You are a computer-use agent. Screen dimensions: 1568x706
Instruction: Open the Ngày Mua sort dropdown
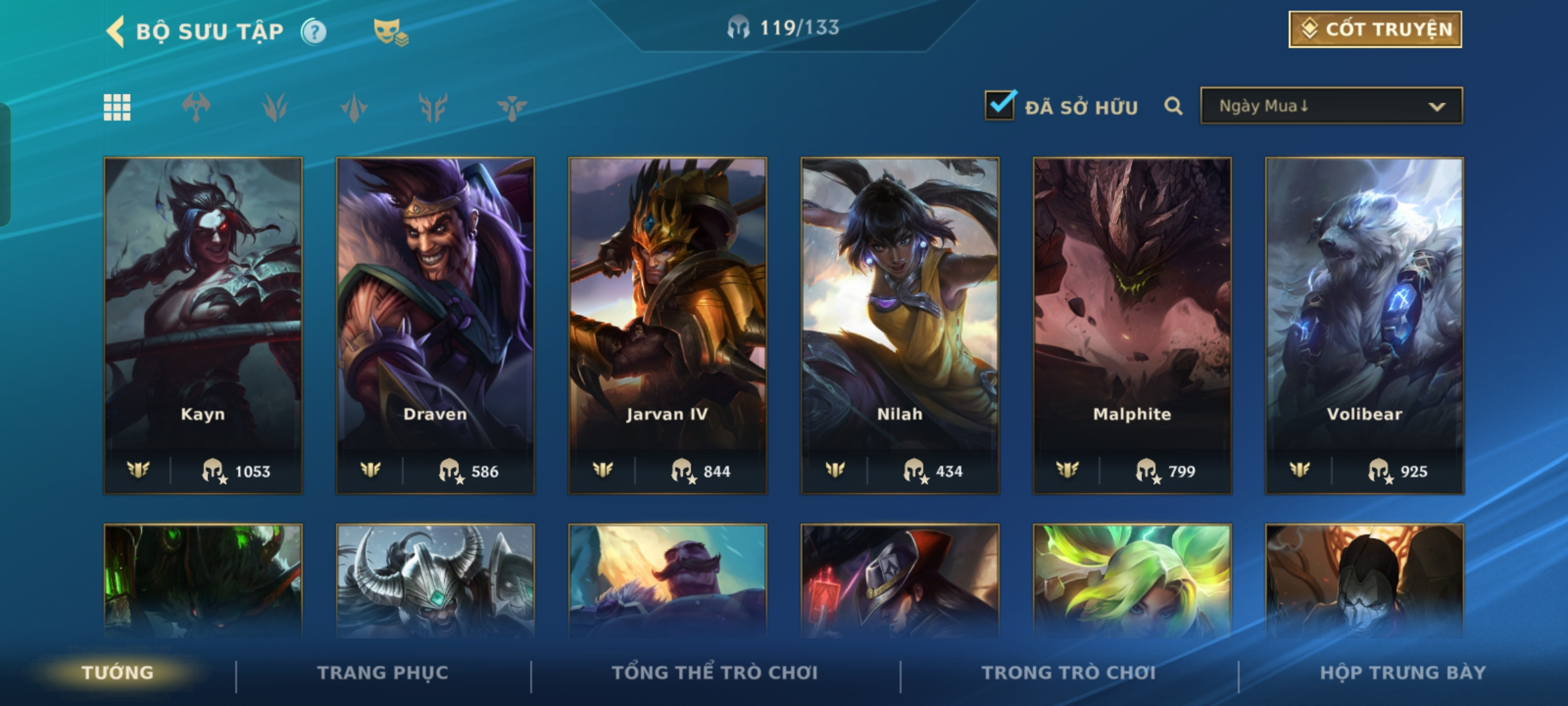(1331, 106)
